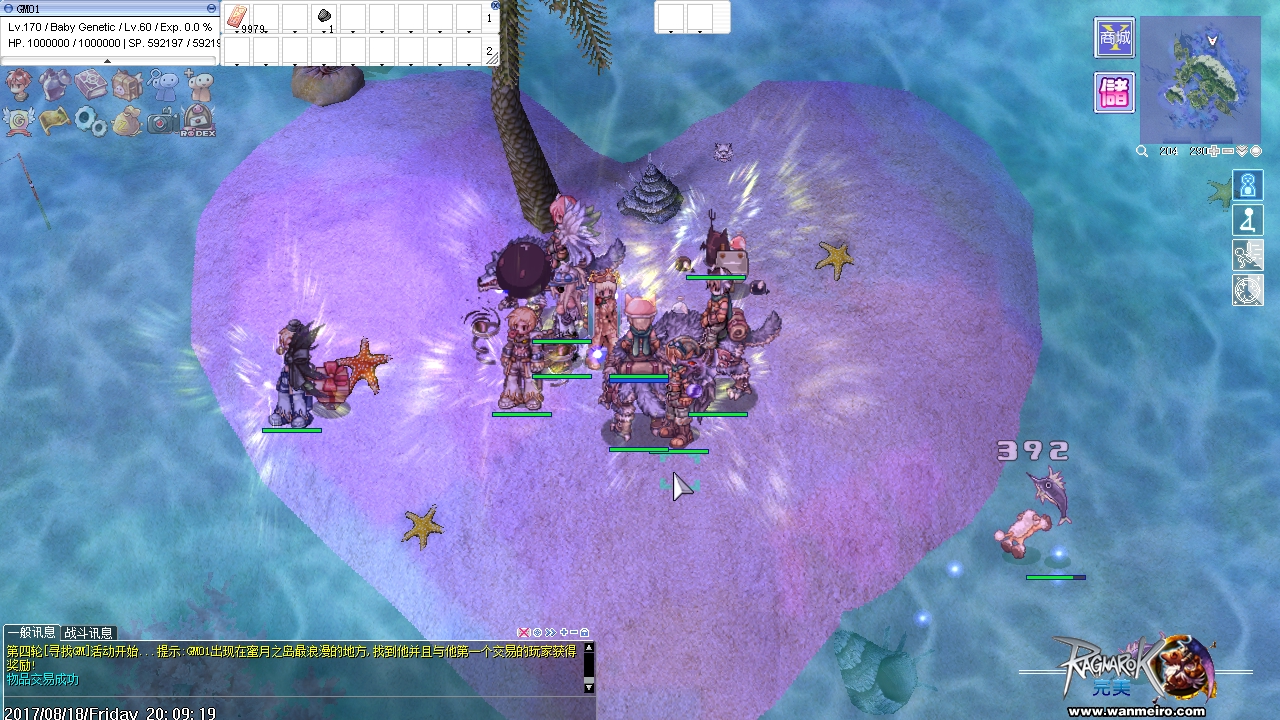
Task: Activate the sitting pose shortcut icon
Action: [x=1247, y=220]
